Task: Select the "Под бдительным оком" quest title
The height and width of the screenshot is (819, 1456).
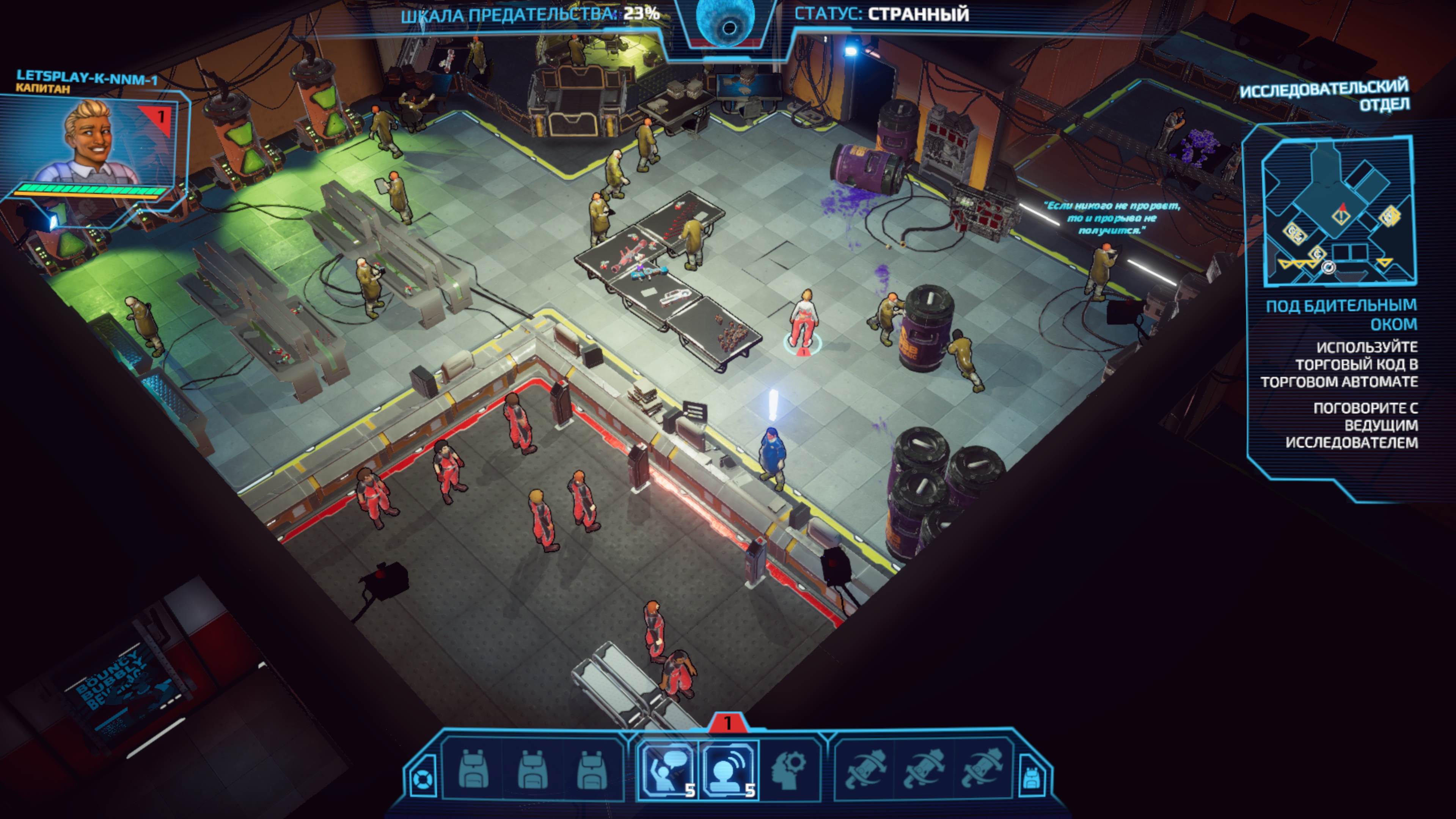Action: click(1341, 315)
